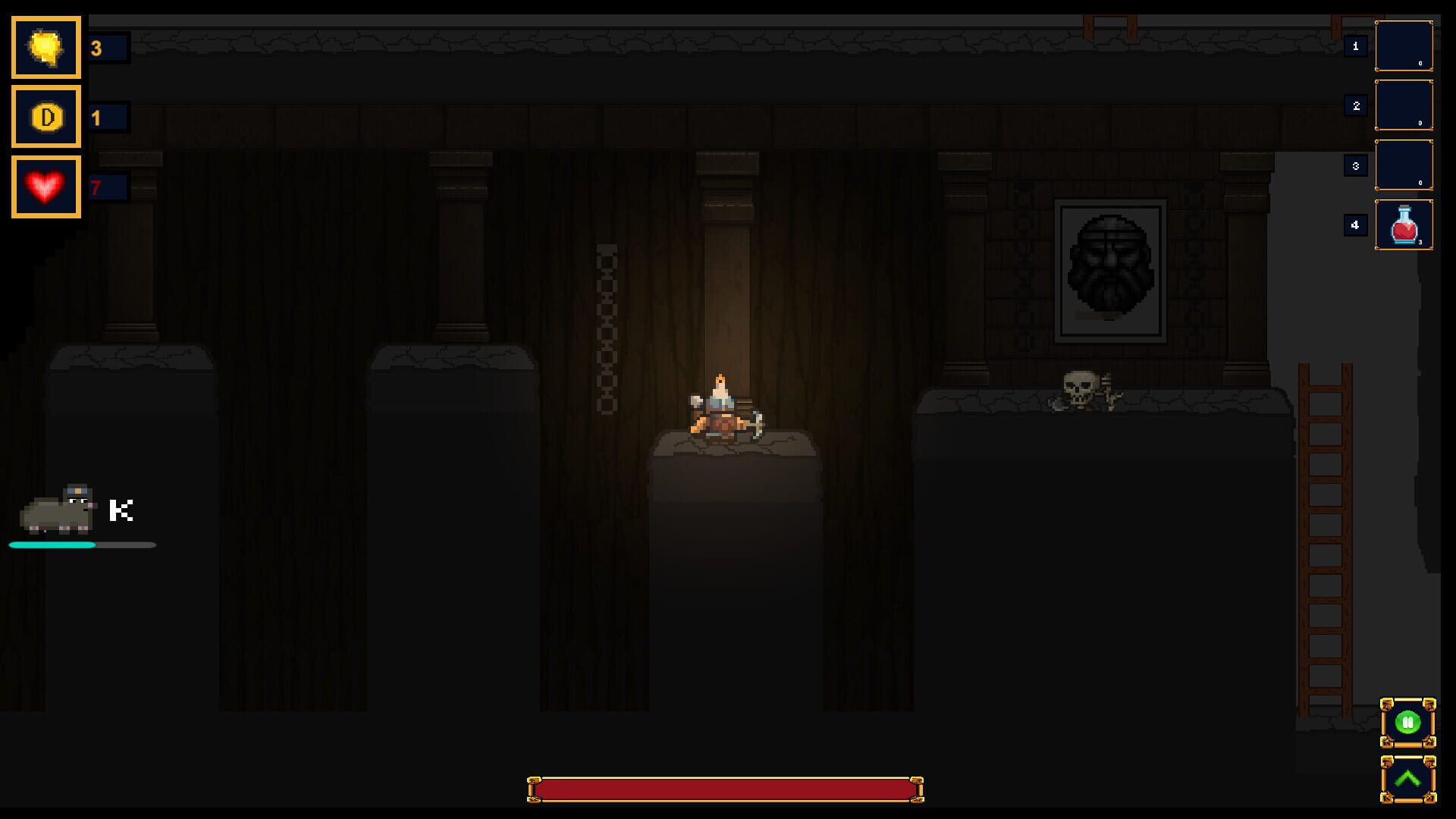1456x819 pixels.
Task: Select the health potion in slot 4
Action: coord(1404,224)
